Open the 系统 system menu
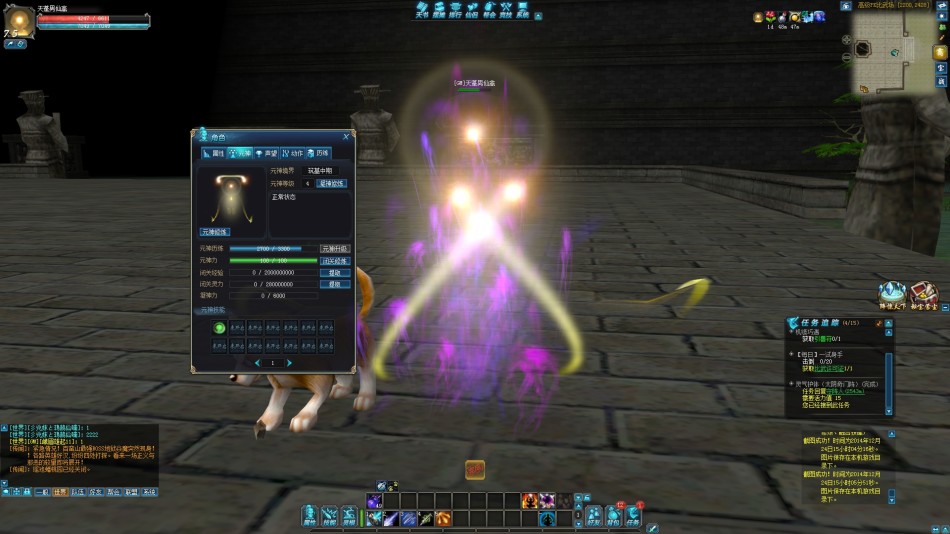This screenshot has width=950, height=534. (x=523, y=11)
